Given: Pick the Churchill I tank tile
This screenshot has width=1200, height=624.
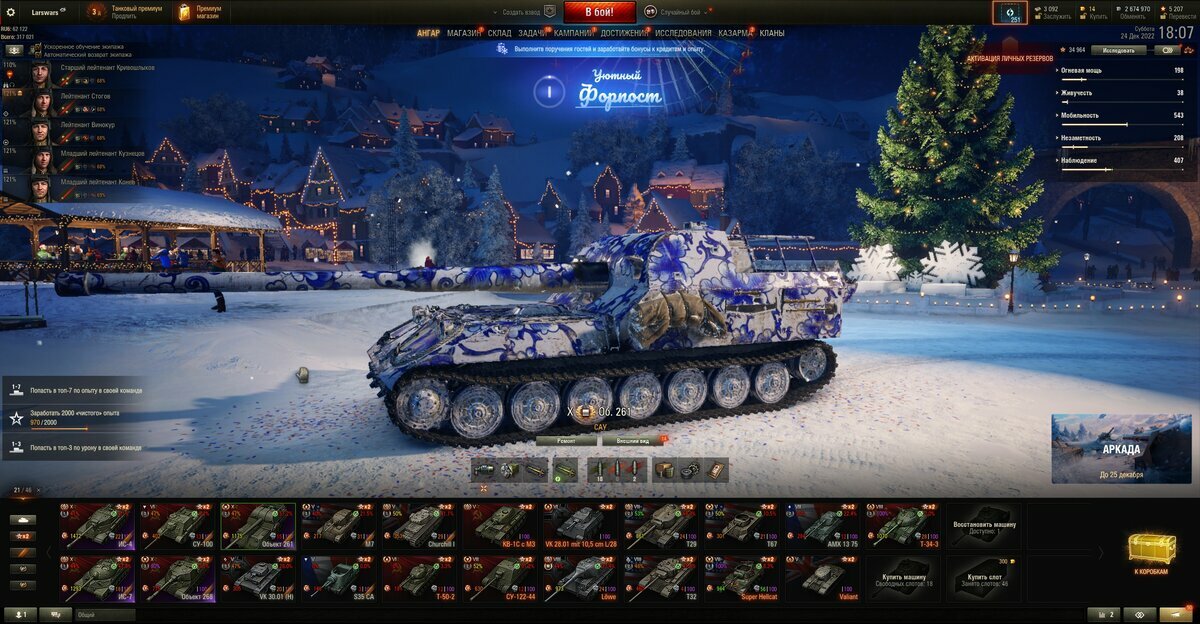Looking at the screenshot, I should [420, 523].
